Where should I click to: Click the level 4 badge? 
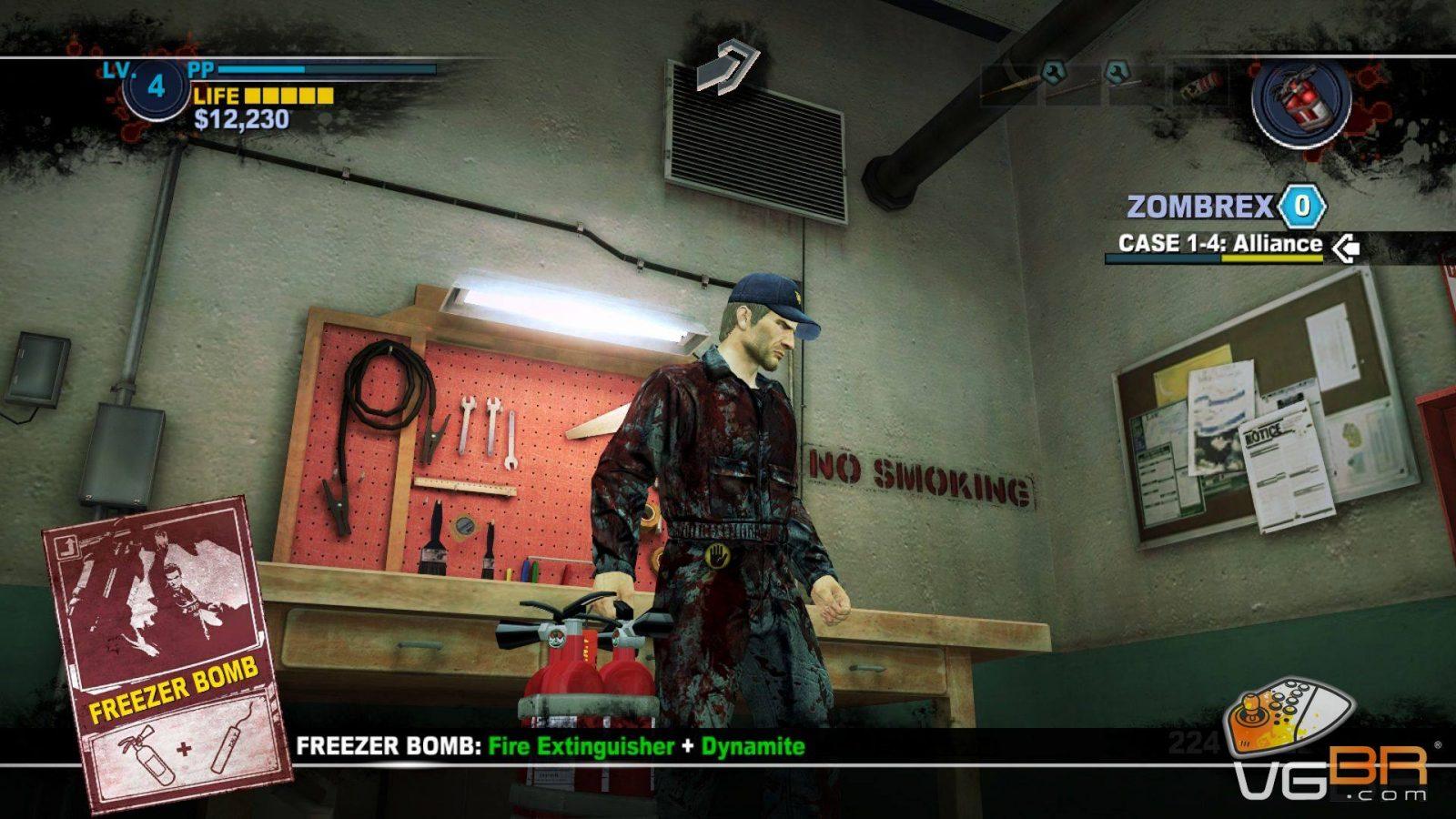(156, 87)
